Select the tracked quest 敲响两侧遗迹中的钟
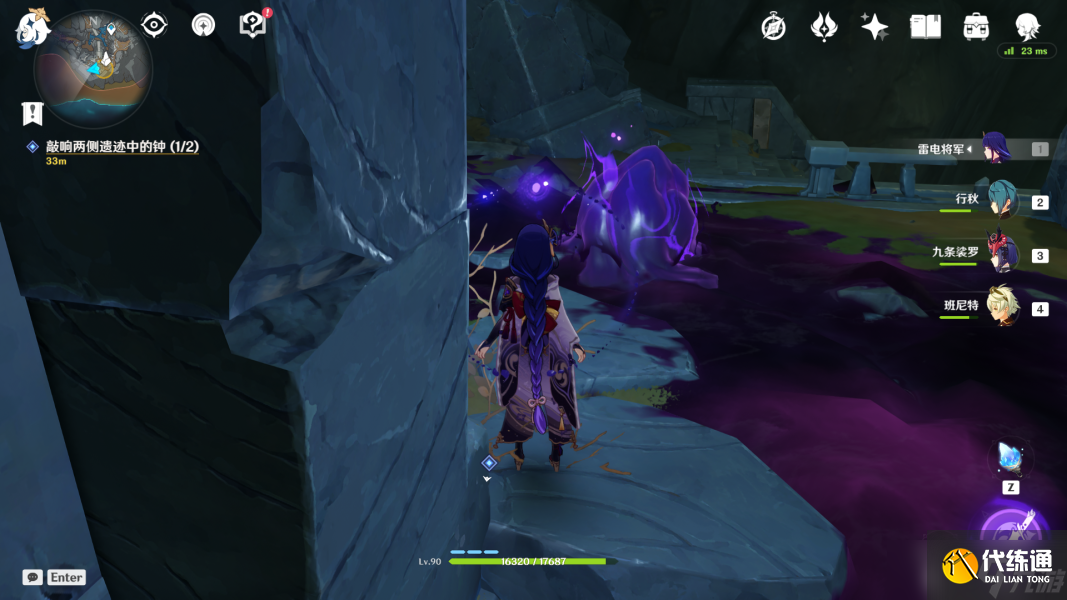 point(122,147)
